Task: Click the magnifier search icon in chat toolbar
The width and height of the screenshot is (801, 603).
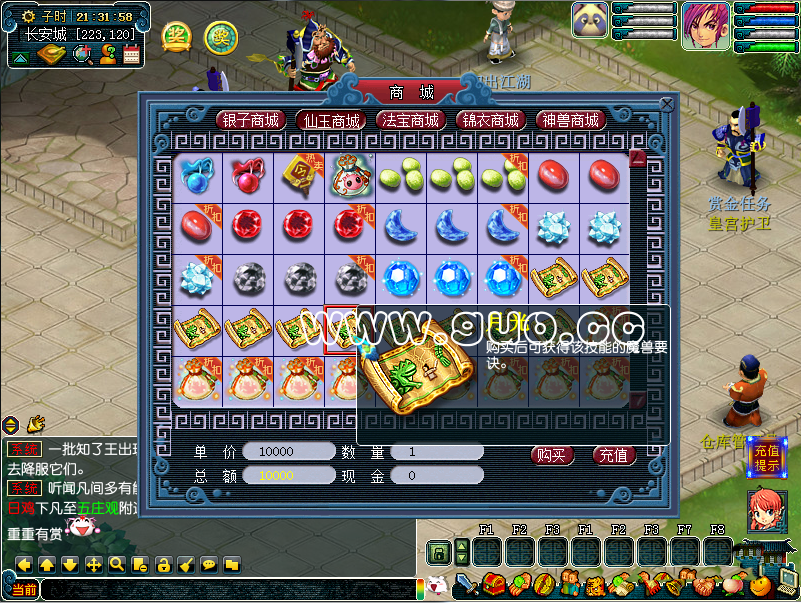Action: [117, 564]
